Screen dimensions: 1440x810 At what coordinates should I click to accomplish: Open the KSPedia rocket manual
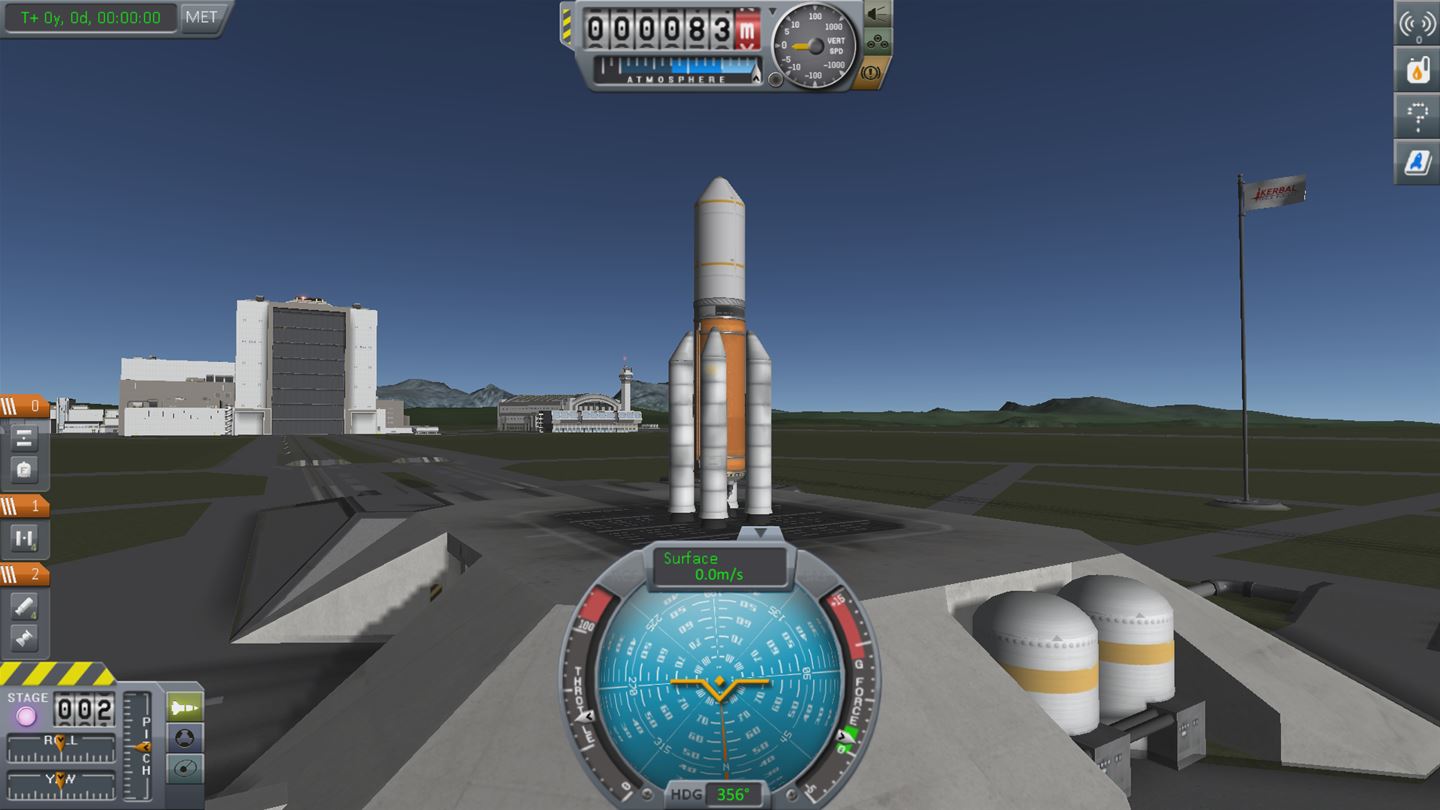1418,163
